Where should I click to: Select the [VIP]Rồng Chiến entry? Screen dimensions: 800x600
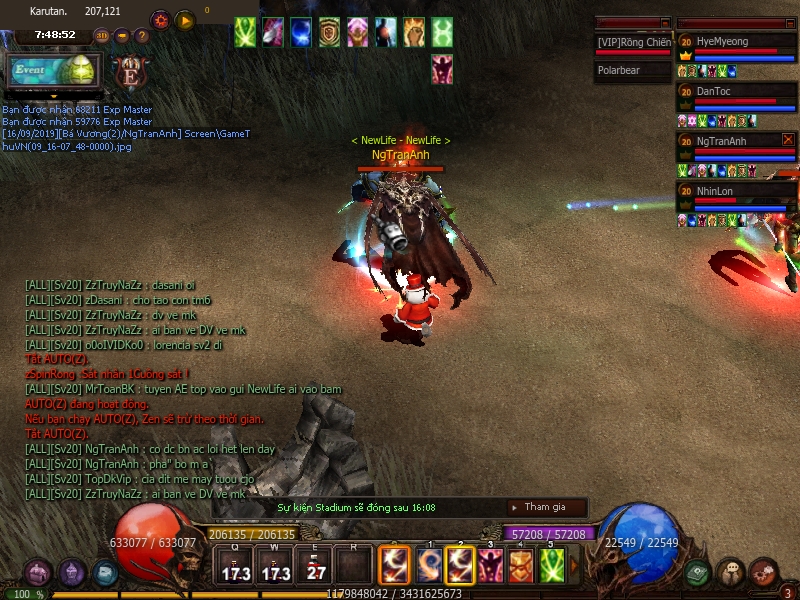point(632,43)
